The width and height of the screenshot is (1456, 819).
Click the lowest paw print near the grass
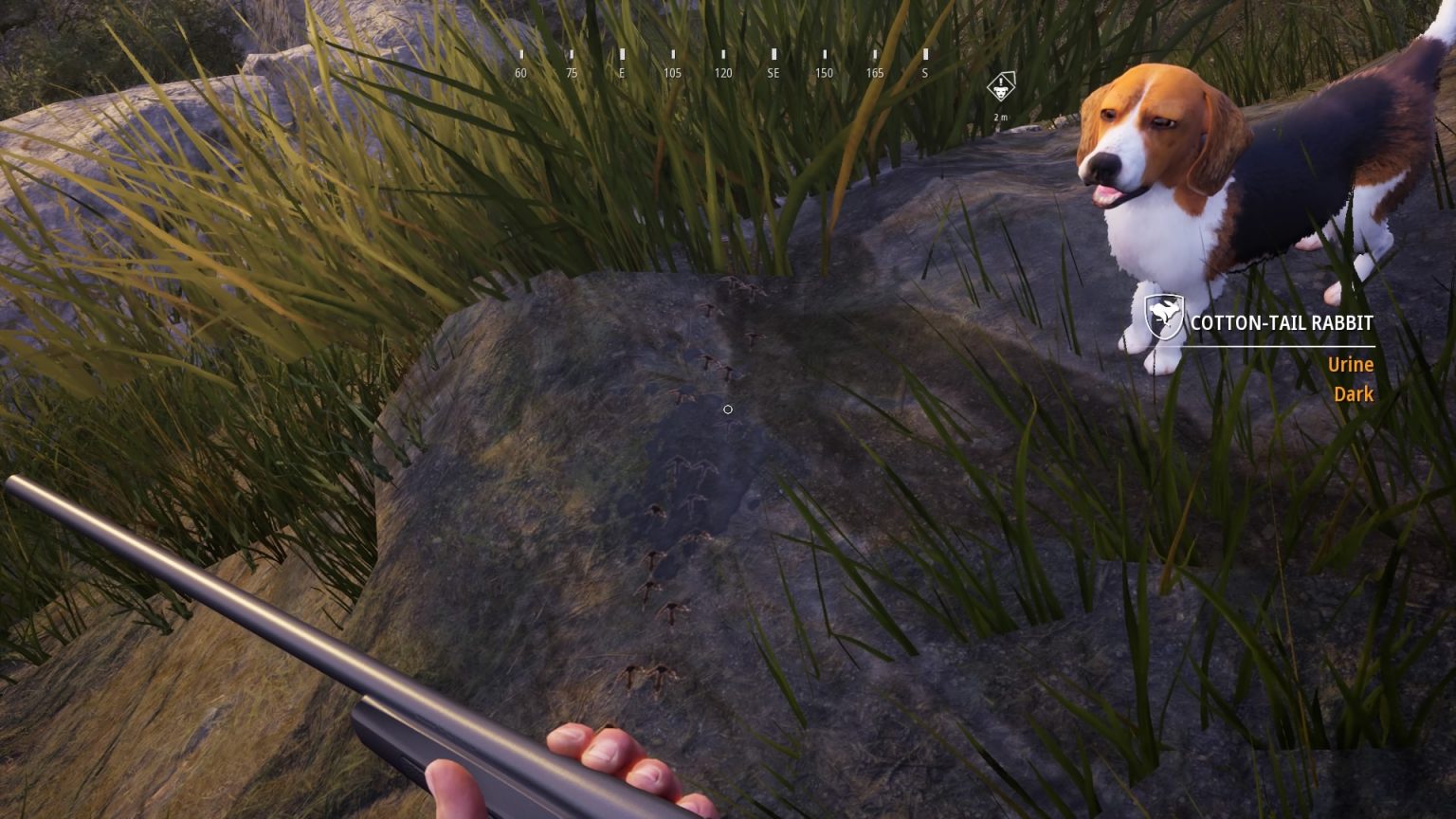coord(633,675)
